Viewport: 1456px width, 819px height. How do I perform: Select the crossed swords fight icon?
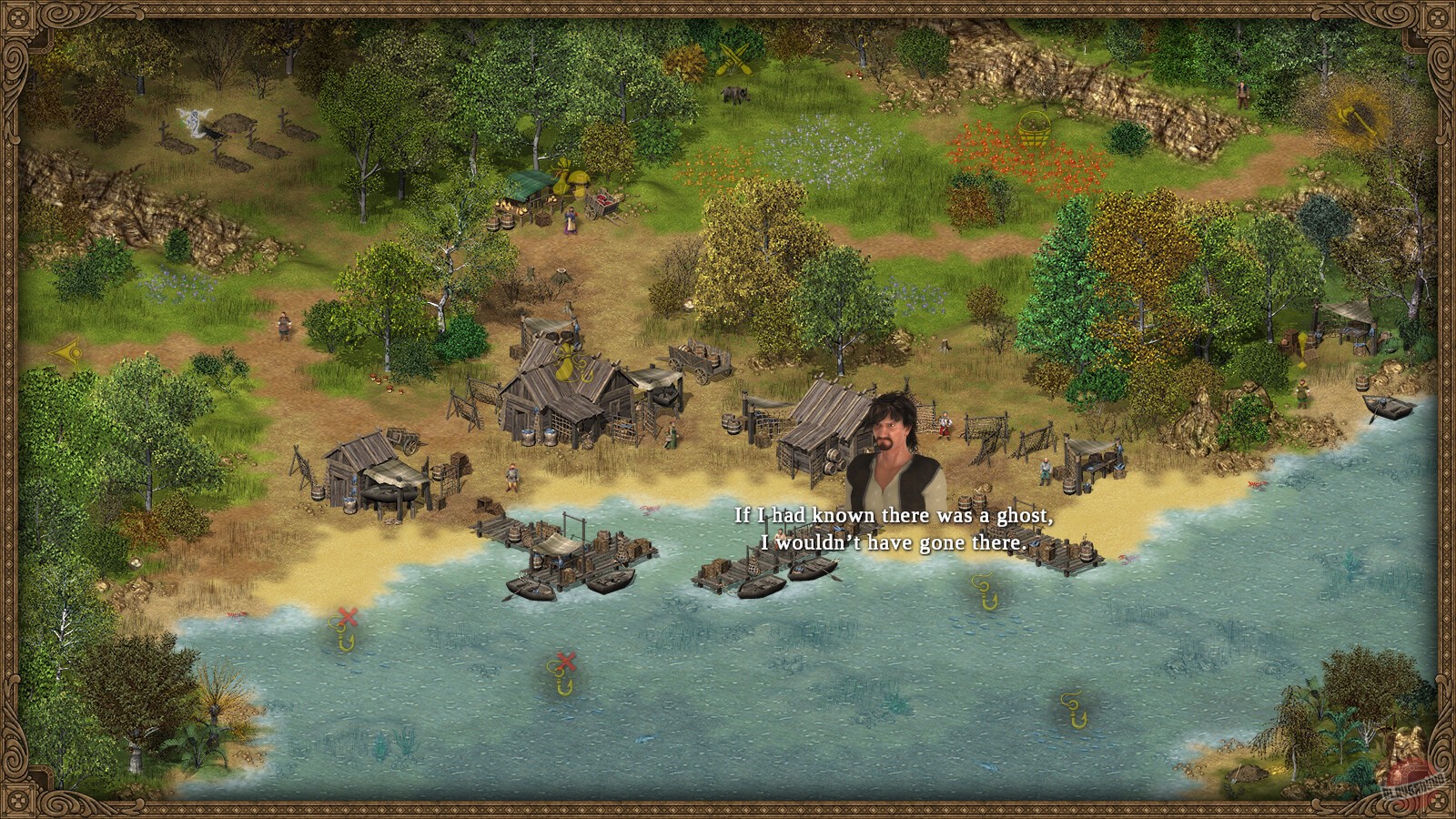pos(733,58)
